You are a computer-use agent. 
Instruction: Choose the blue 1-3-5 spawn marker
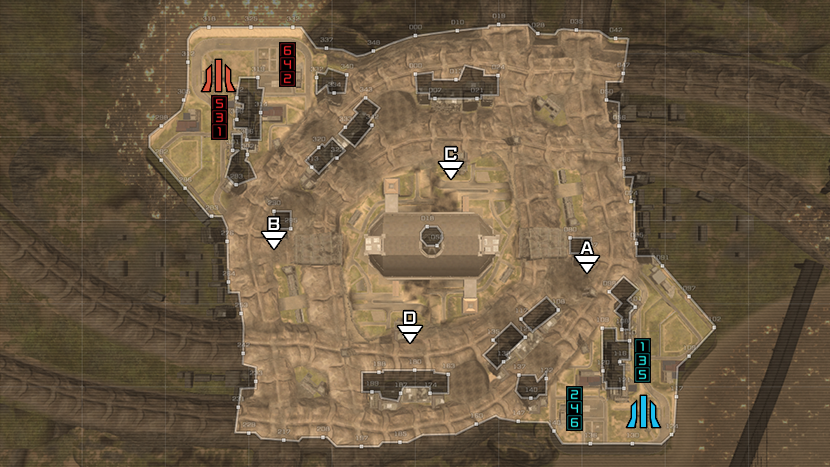642,361
